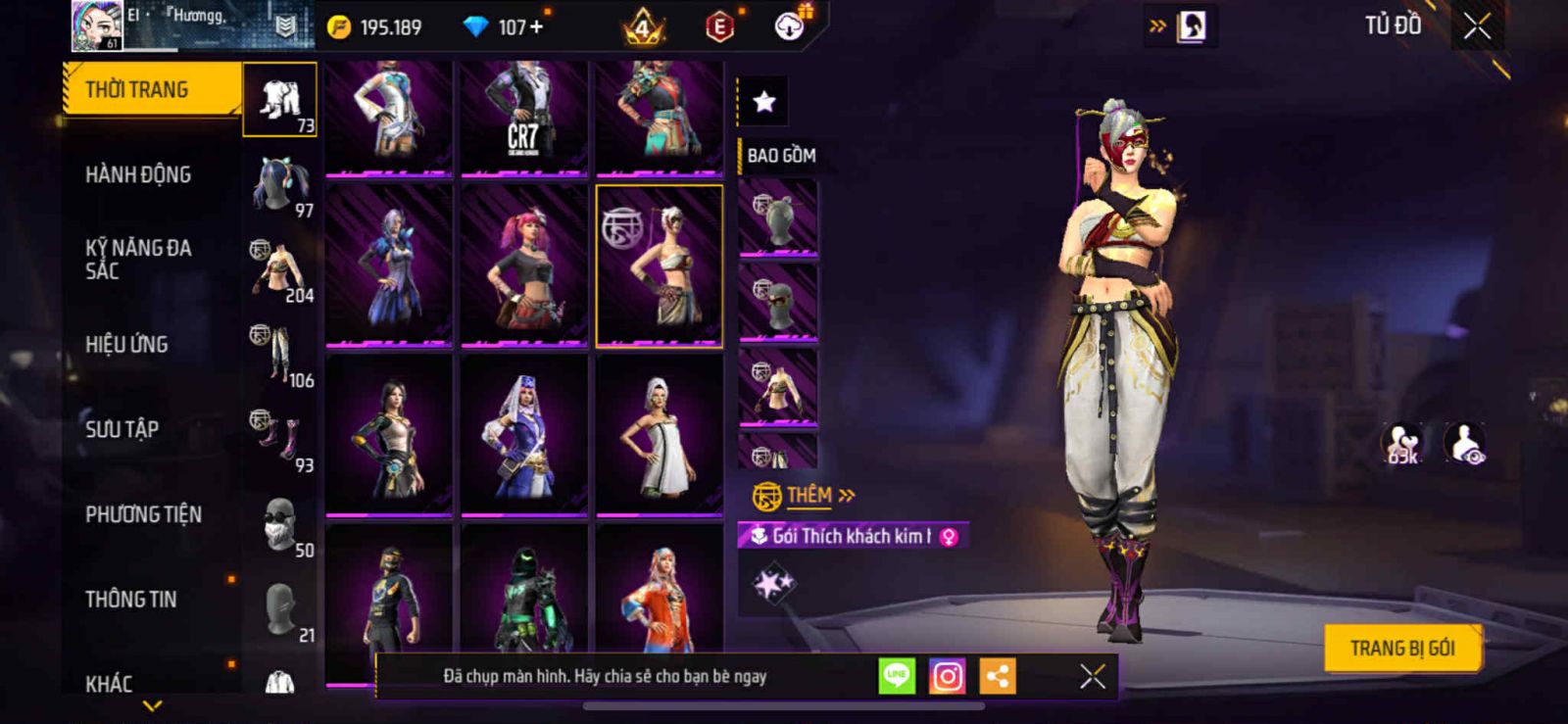The height and width of the screenshot is (724, 1568).
Task: Share screenshot to Instagram
Action: pos(947,676)
